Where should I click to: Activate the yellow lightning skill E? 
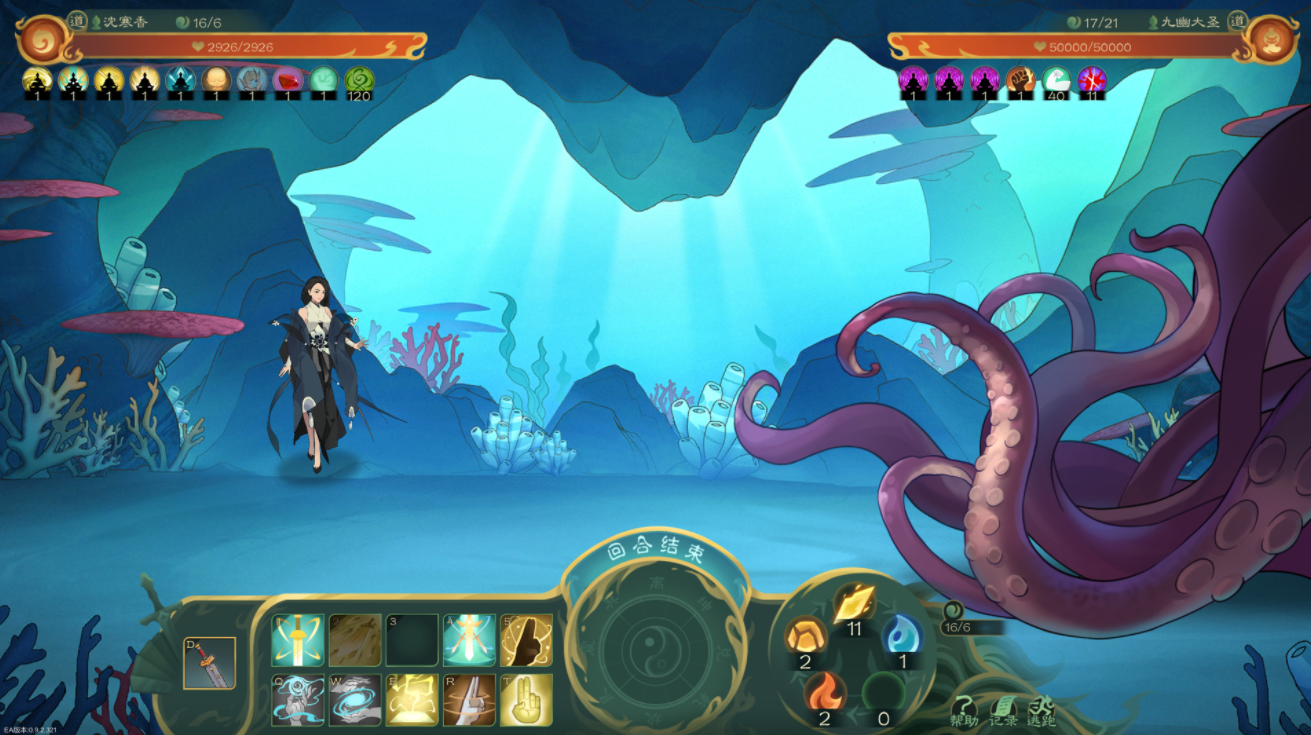pyautogui.click(x=412, y=700)
